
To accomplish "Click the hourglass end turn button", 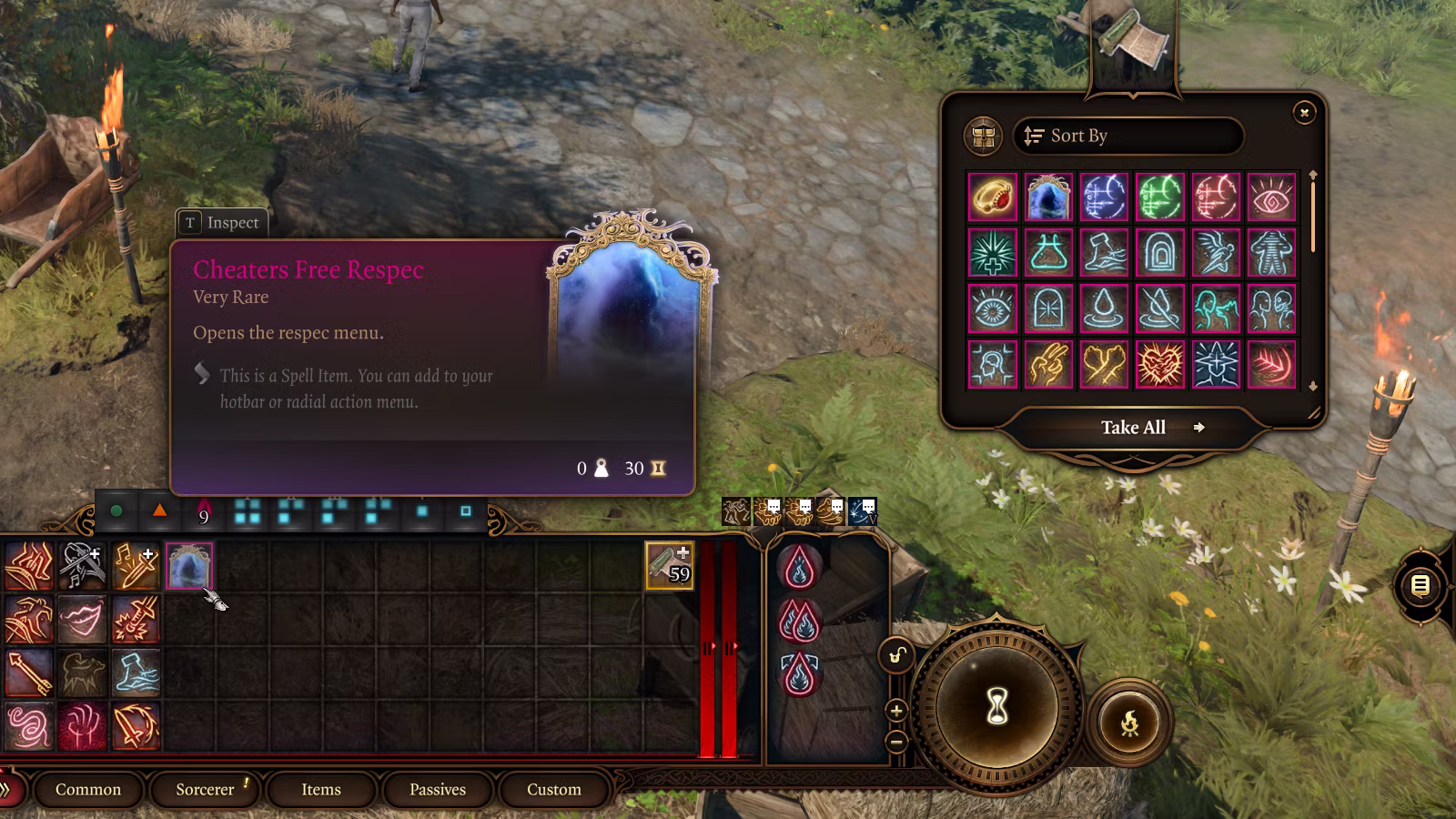I will (x=997, y=706).
